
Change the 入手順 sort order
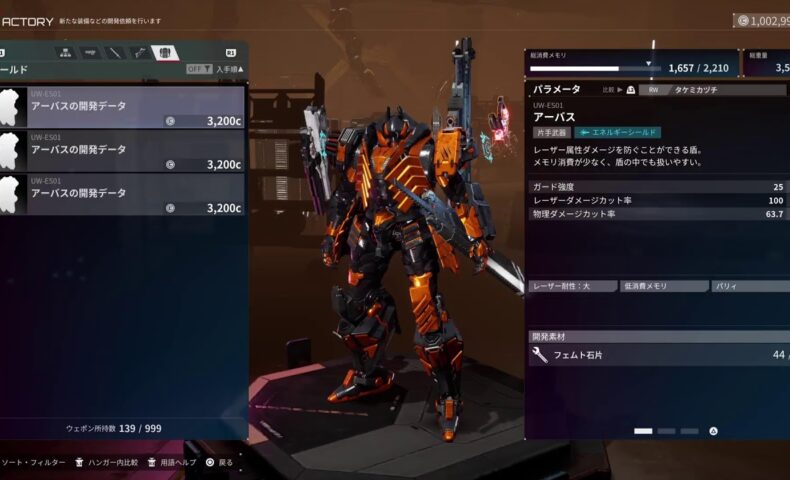[230, 69]
